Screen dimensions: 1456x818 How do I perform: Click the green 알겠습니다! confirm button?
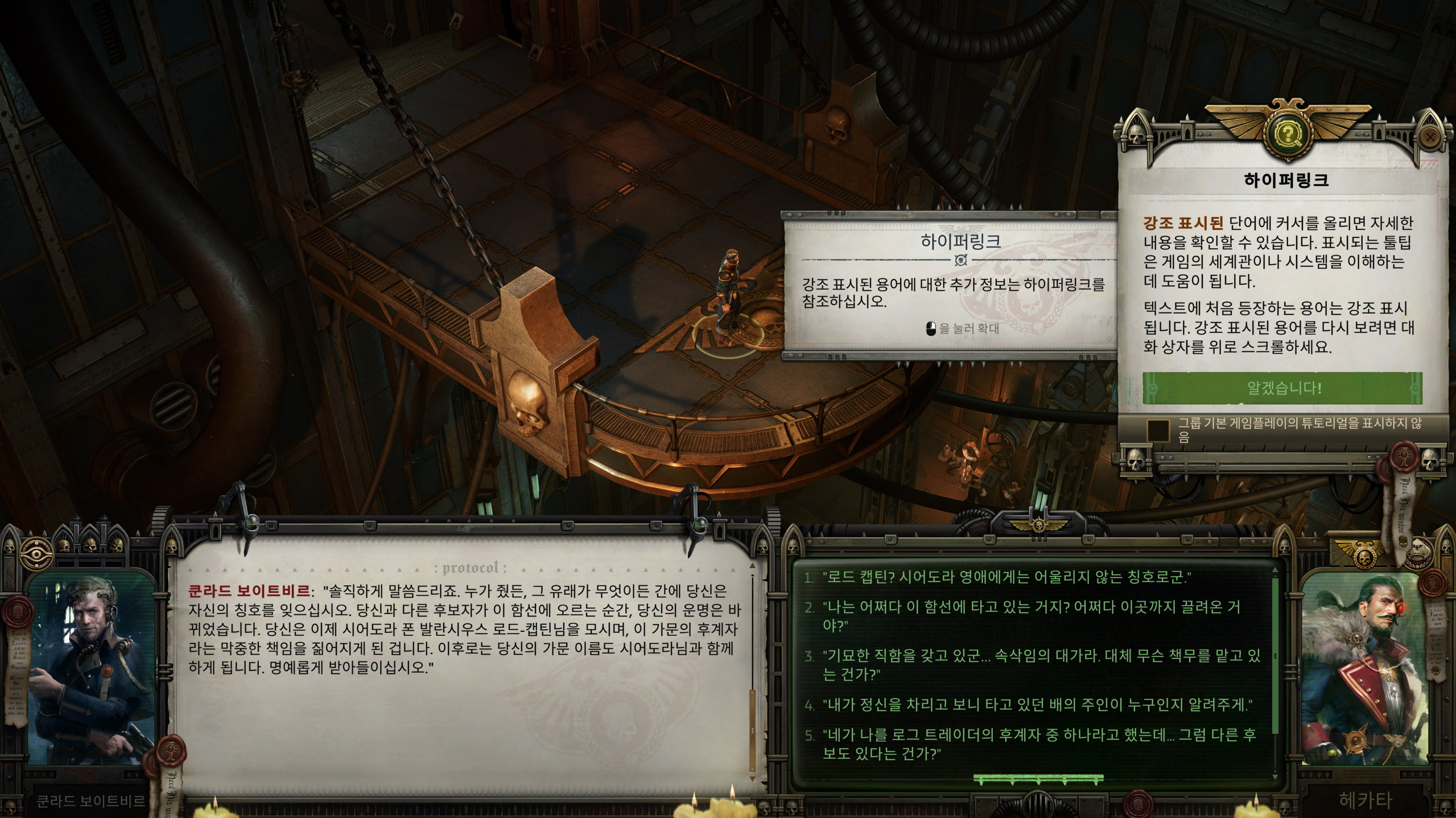[1282, 388]
